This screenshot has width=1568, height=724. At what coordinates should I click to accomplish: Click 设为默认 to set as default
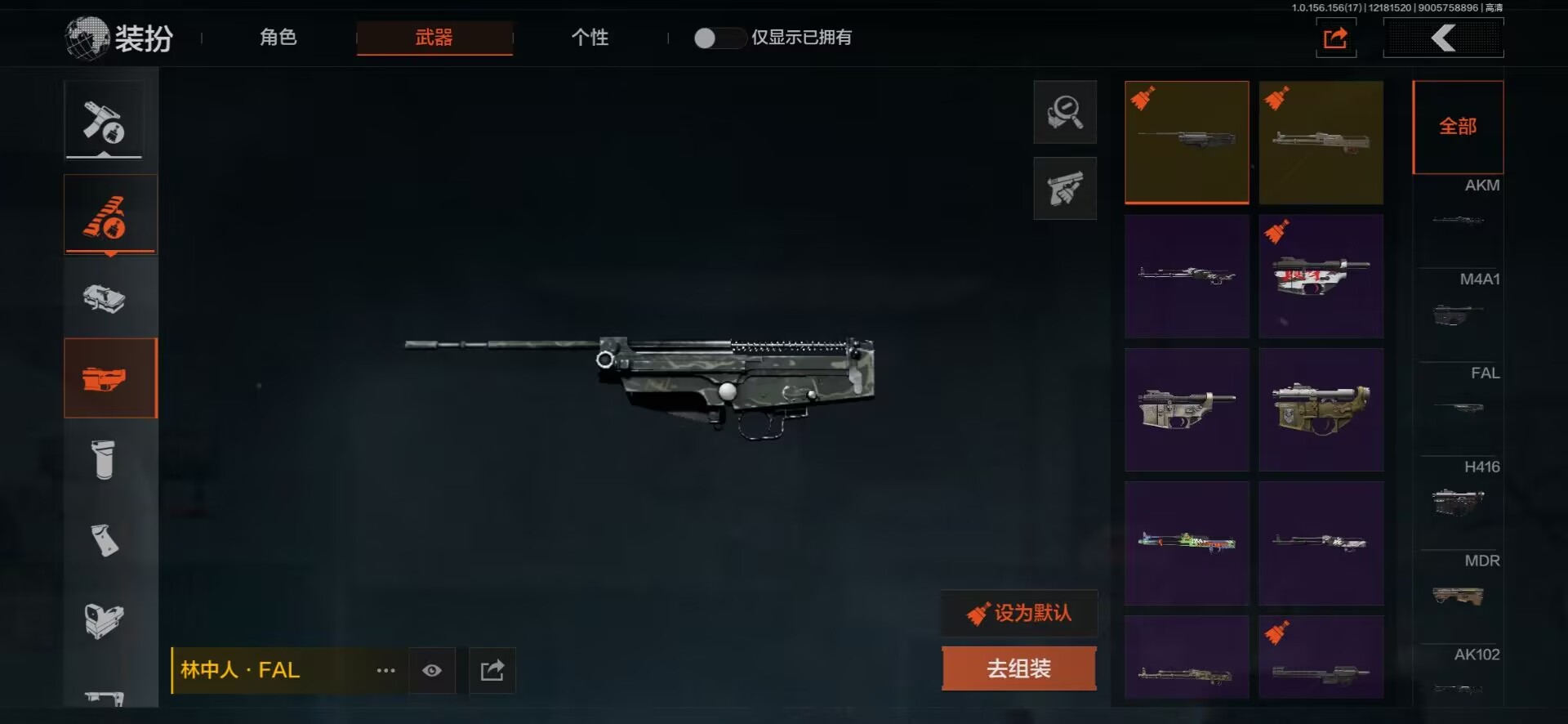pos(1019,613)
